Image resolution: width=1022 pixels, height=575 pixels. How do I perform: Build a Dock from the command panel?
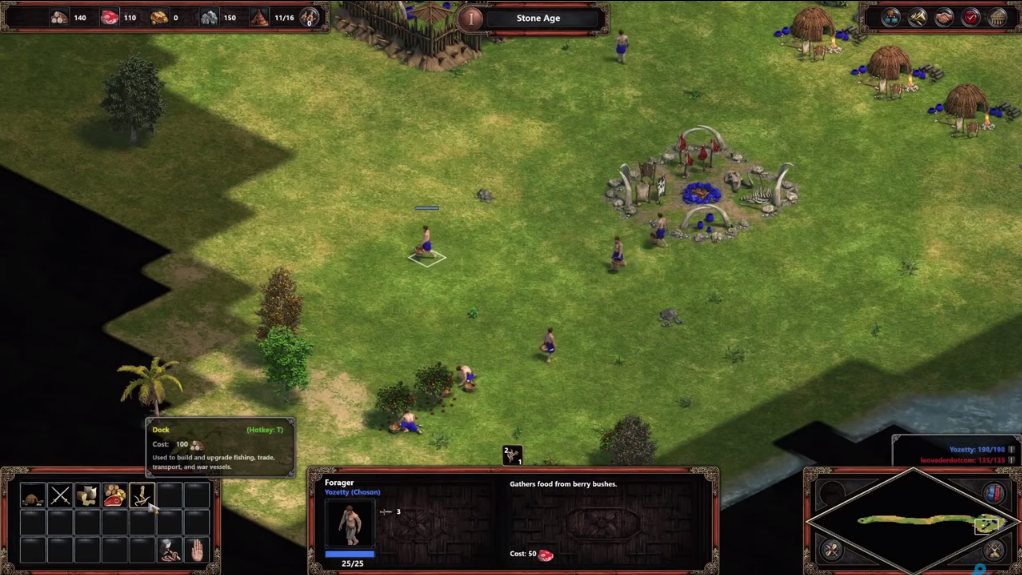coord(141,495)
